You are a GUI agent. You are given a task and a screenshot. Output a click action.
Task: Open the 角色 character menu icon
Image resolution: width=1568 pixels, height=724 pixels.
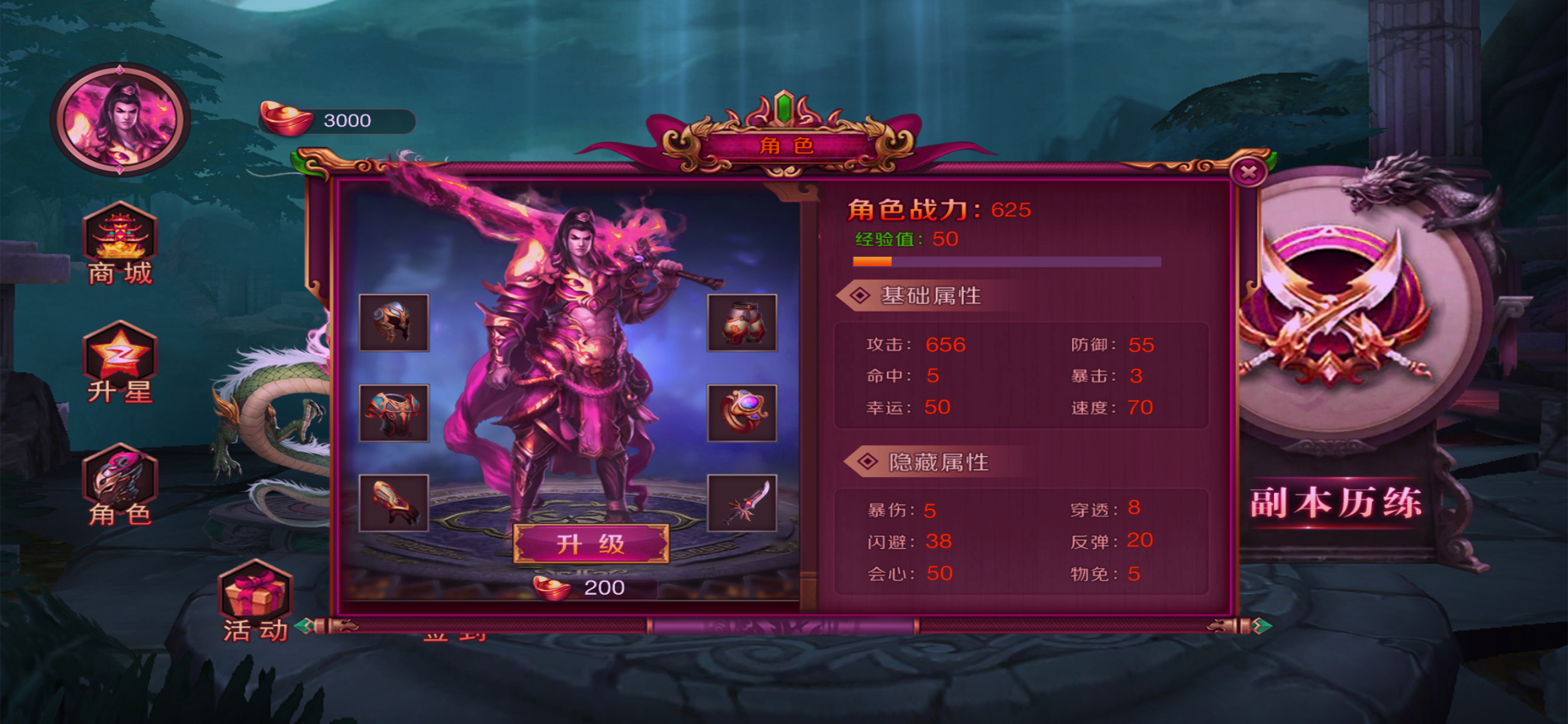click(120, 485)
